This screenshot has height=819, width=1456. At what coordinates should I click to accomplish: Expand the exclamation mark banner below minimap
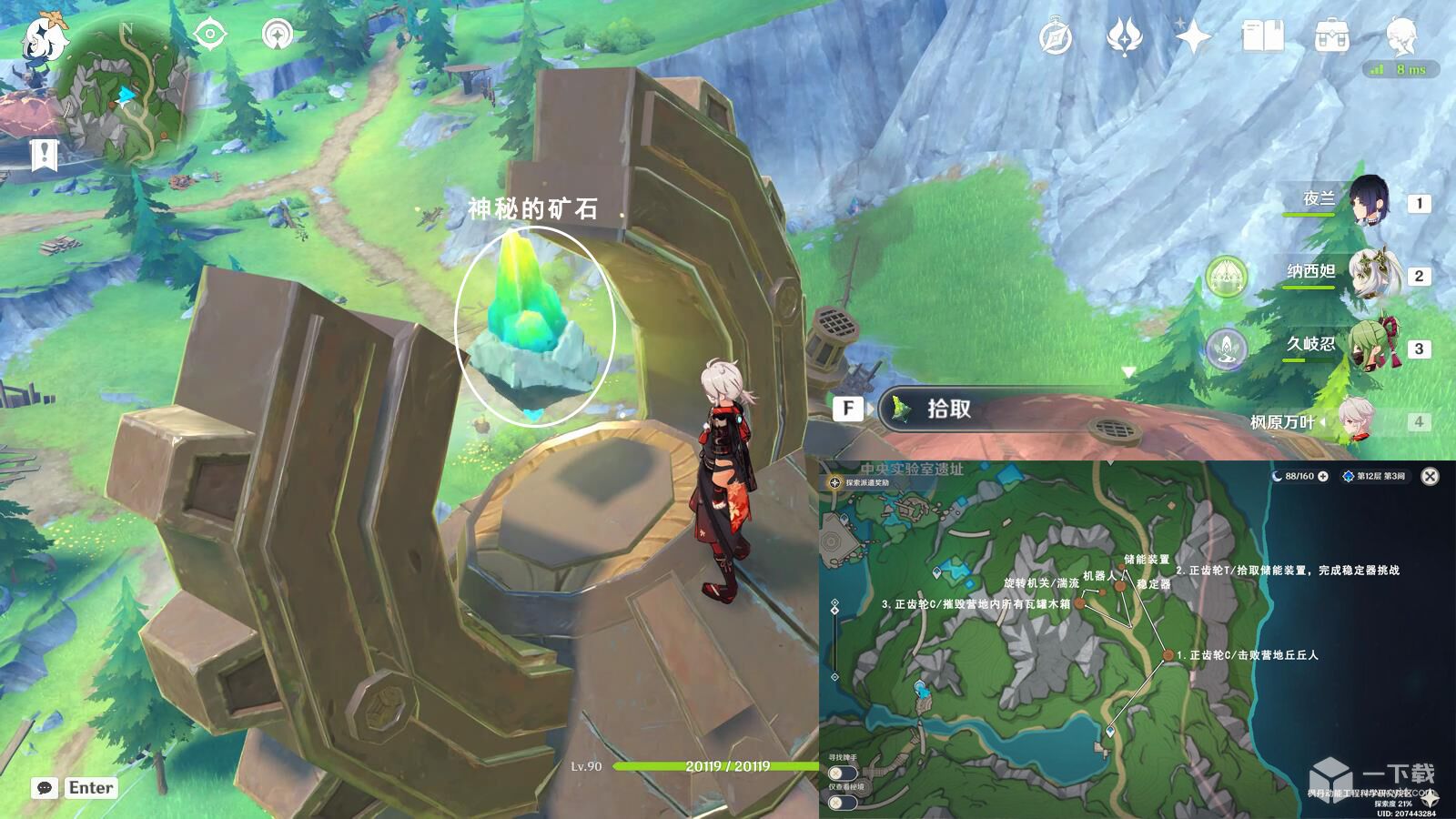pyautogui.click(x=44, y=152)
